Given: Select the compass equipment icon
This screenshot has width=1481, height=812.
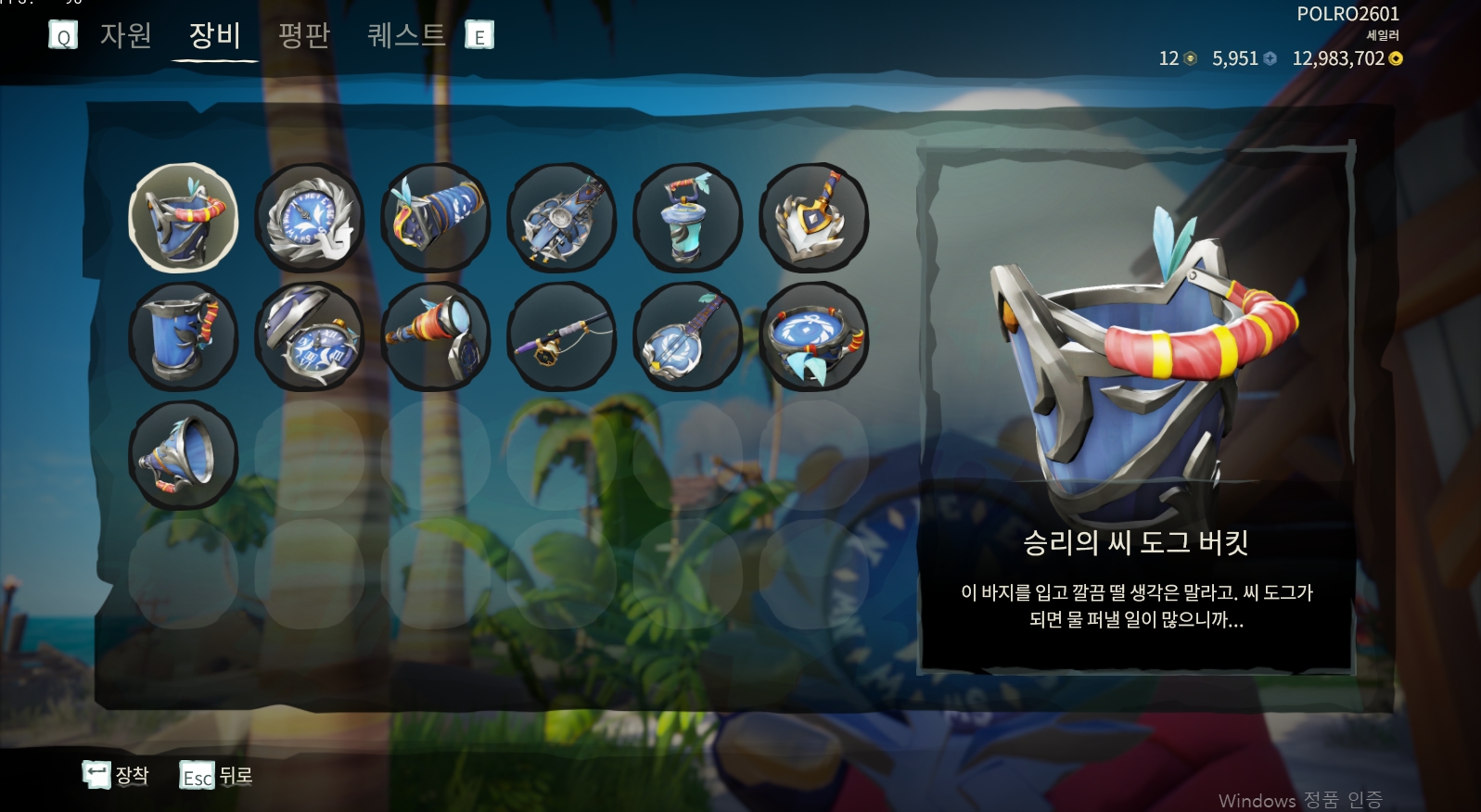Looking at the screenshot, I should click(310, 217).
